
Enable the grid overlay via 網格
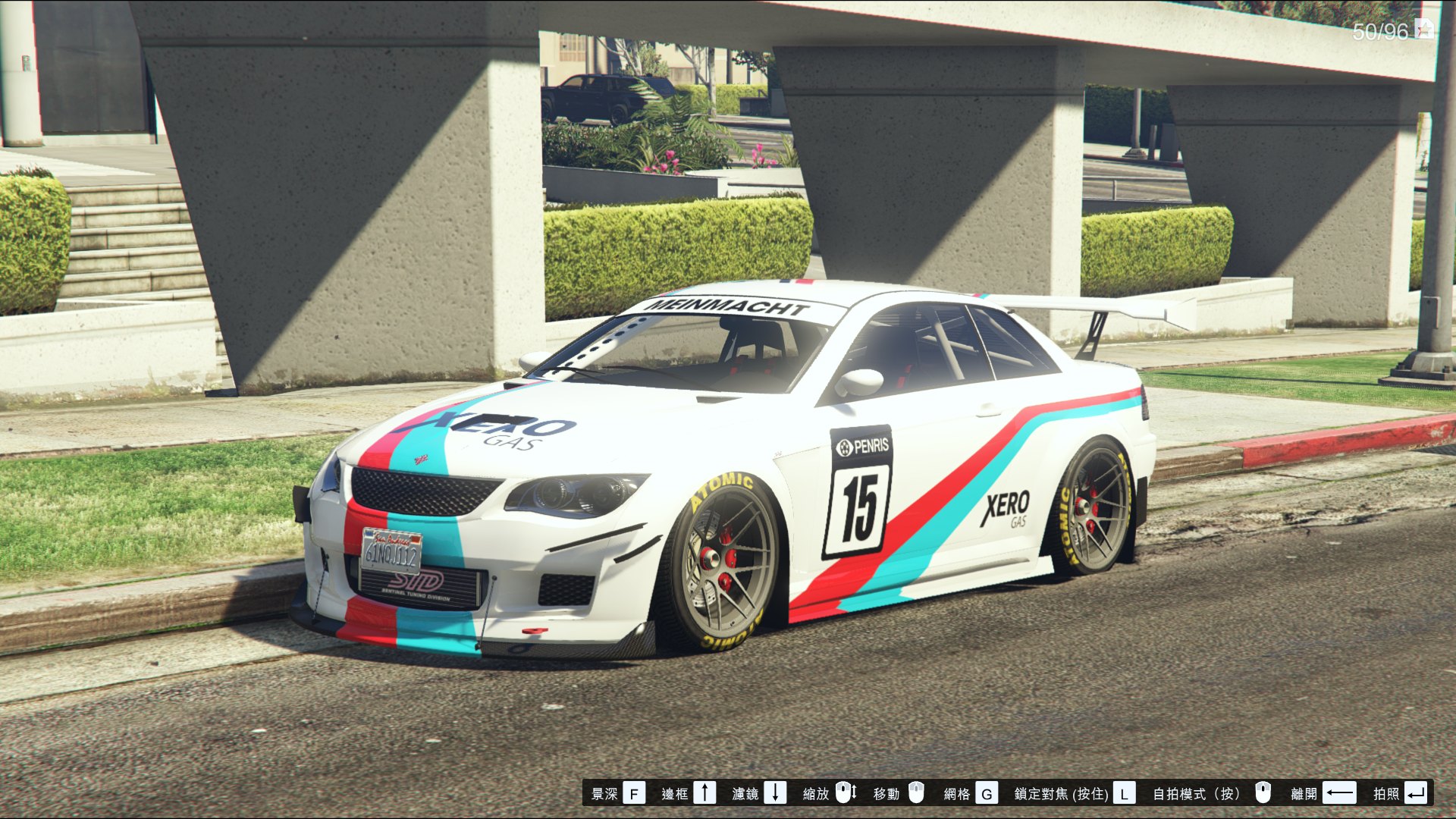pos(957,795)
